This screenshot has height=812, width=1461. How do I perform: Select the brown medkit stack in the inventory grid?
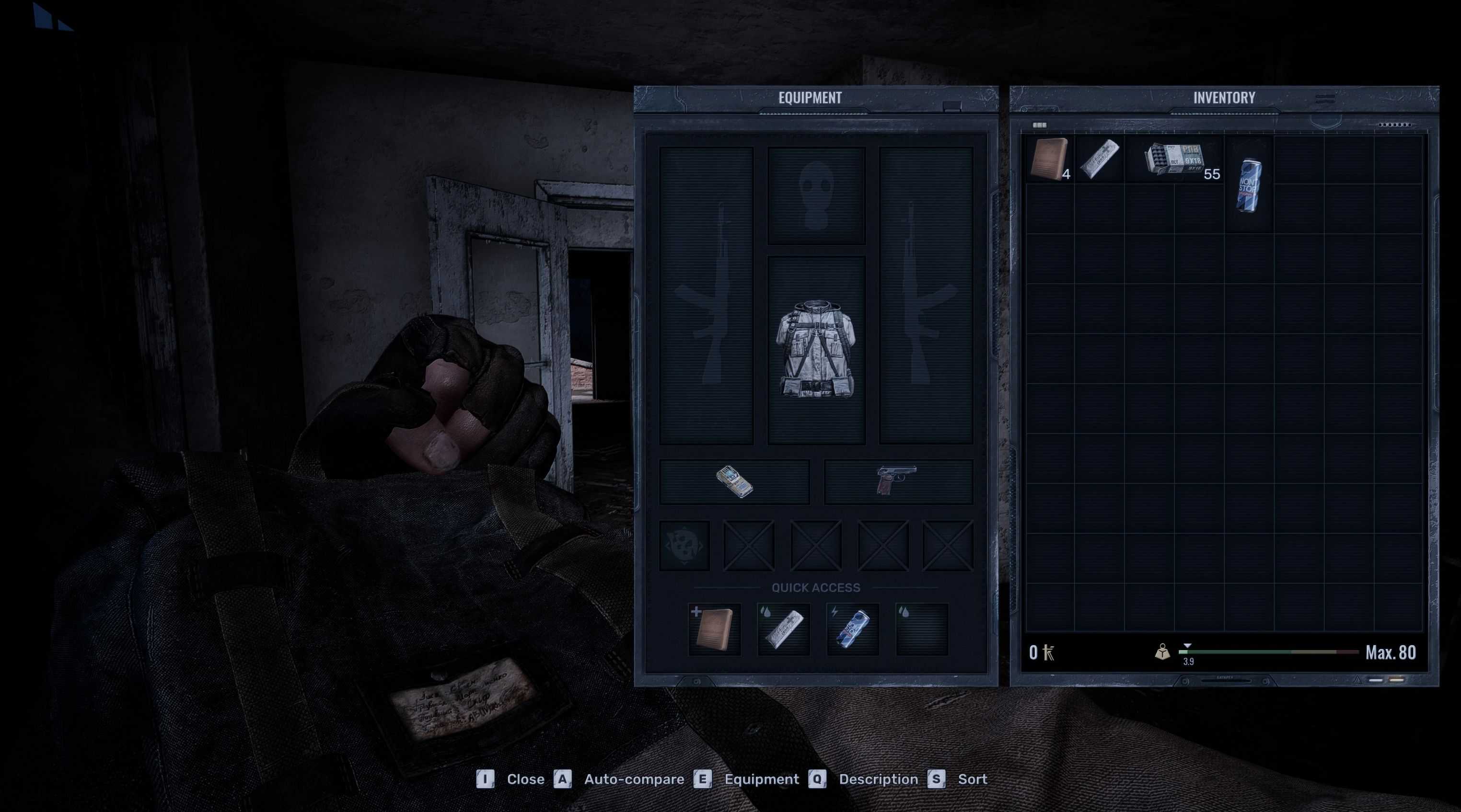point(1049,159)
